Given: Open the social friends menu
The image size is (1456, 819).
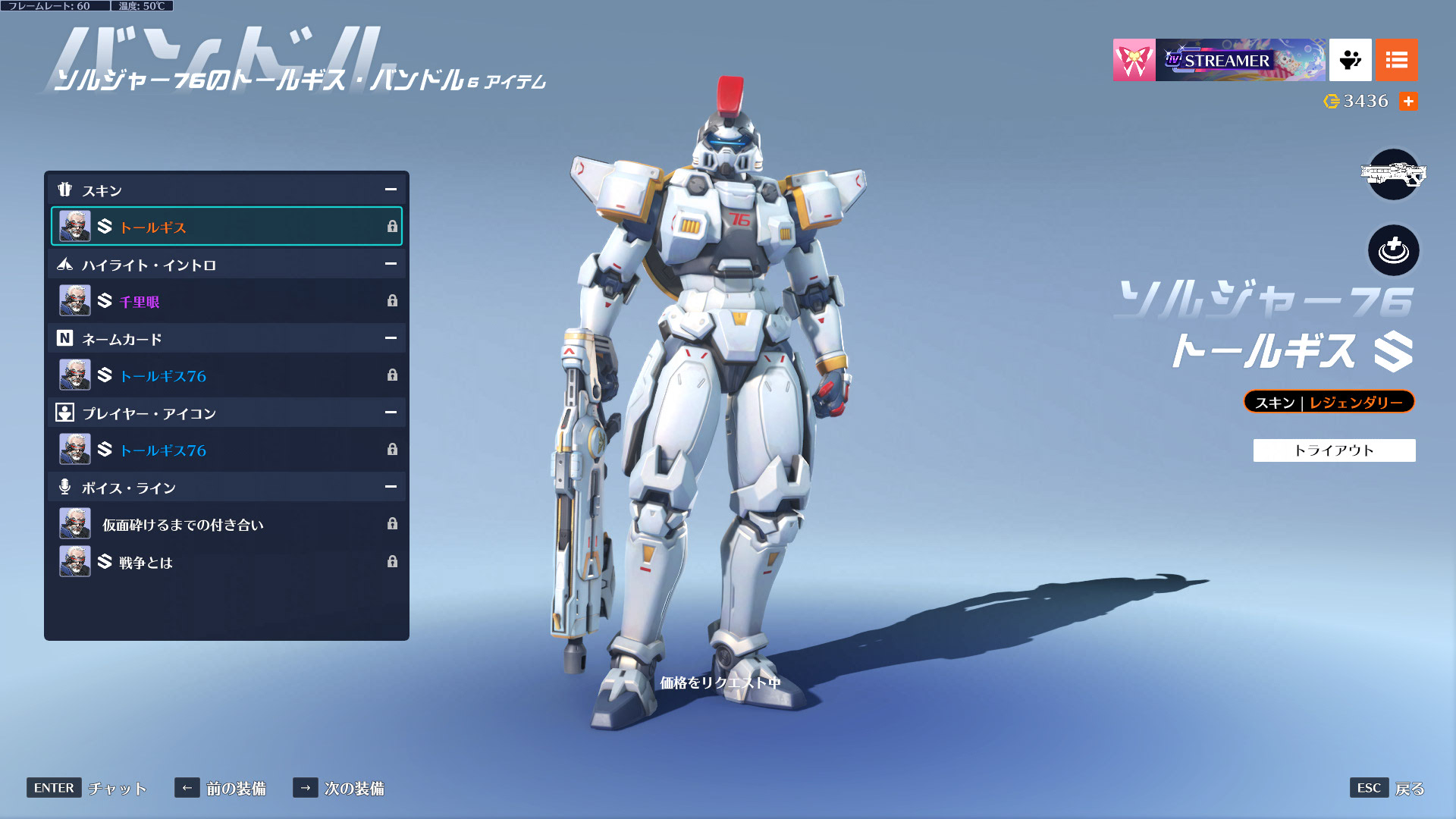Looking at the screenshot, I should [1350, 60].
